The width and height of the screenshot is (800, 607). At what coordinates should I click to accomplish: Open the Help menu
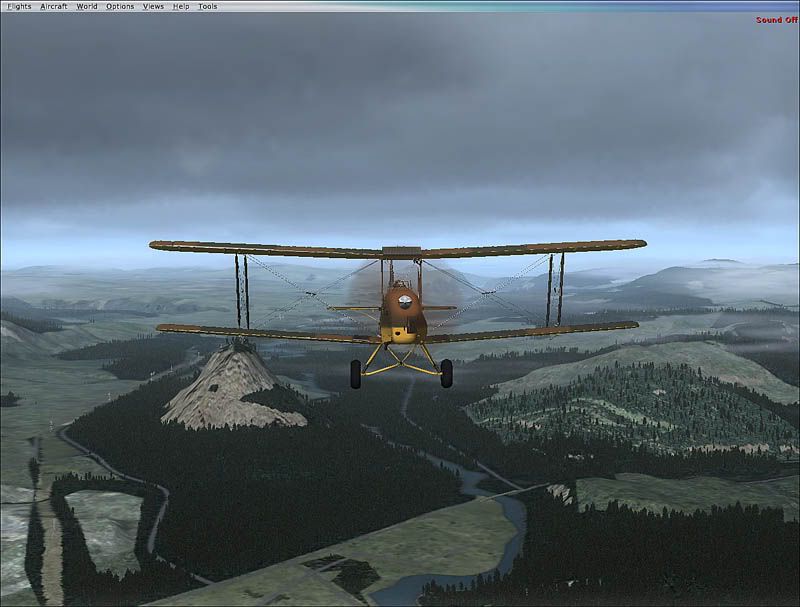(181, 6)
